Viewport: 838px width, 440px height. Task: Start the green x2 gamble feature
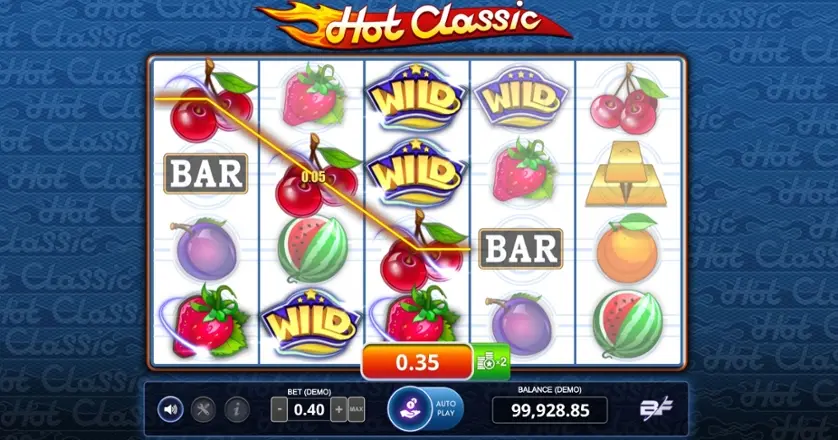point(491,360)
